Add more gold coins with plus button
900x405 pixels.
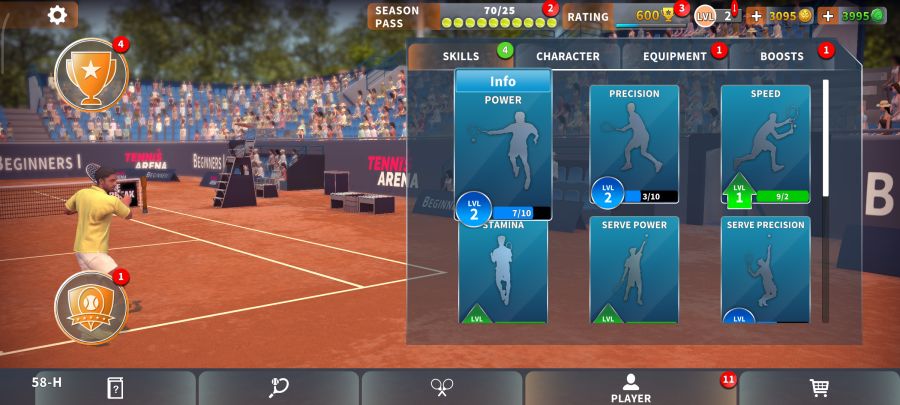pyautogui.click(x=756, y=16)
